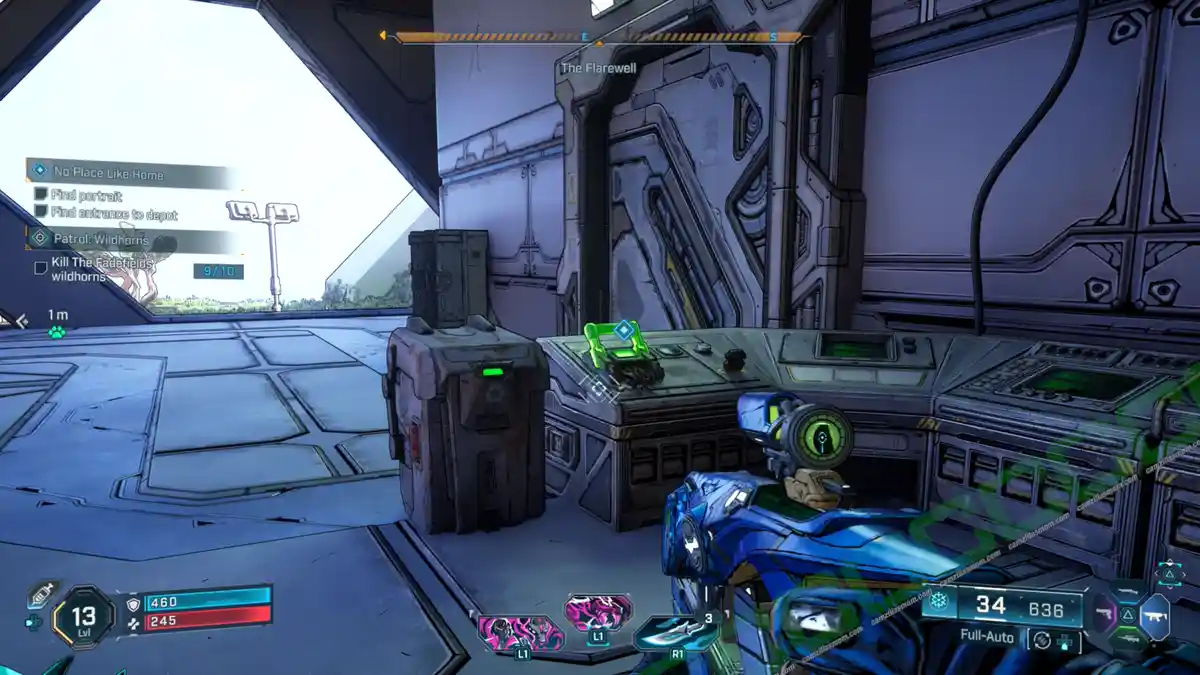Use the throwing knife ordnance icon
Image resolution: width=1200 pixels, height=675 pixels.
[x=676, y=630]
